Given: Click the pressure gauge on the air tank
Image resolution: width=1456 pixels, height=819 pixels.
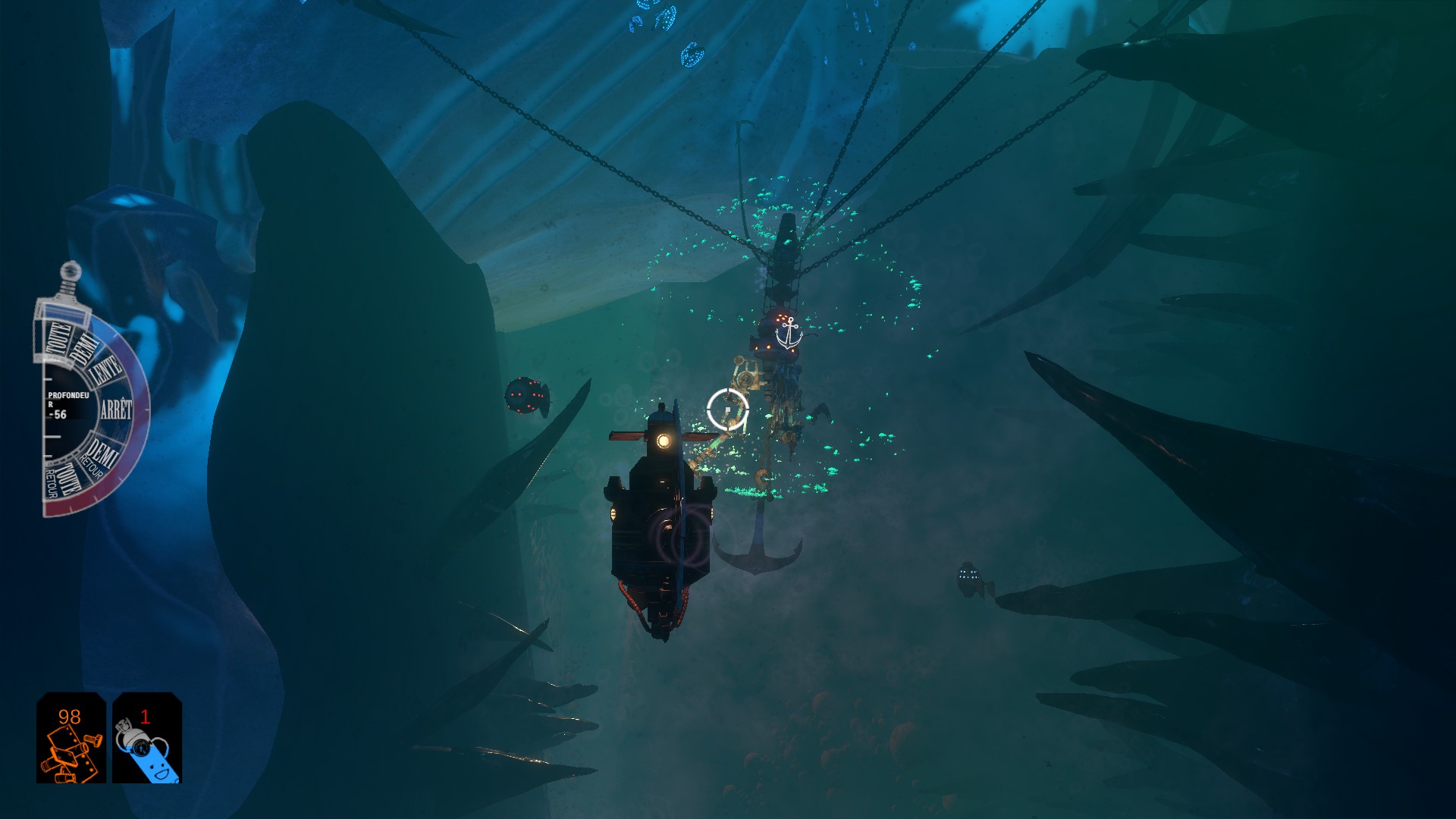Looking at the screenshot, I should click(x=141, y=748).
